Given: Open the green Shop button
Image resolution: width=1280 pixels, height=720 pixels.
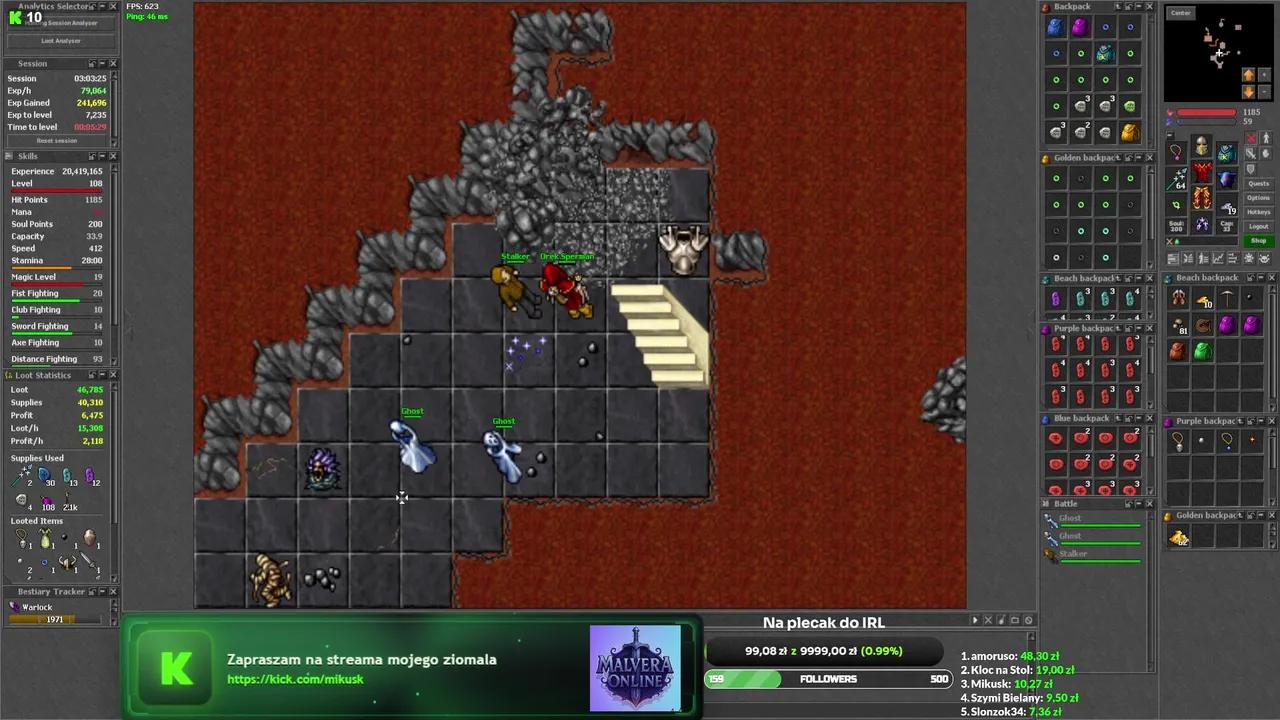Looking at the screenshot, I should click(x=1258, y=241).
